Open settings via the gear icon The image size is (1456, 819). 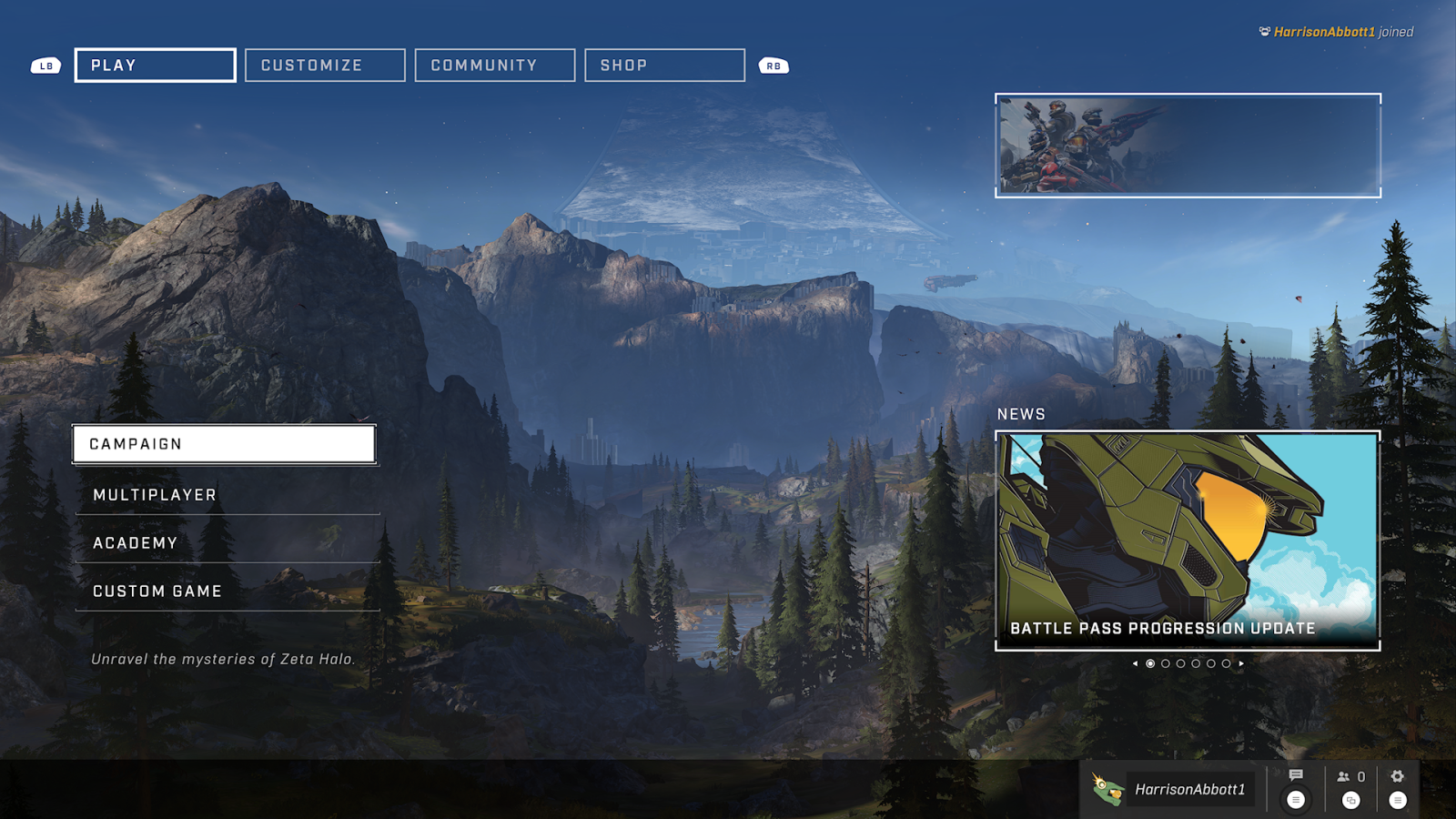click(x=1398, y=776)
